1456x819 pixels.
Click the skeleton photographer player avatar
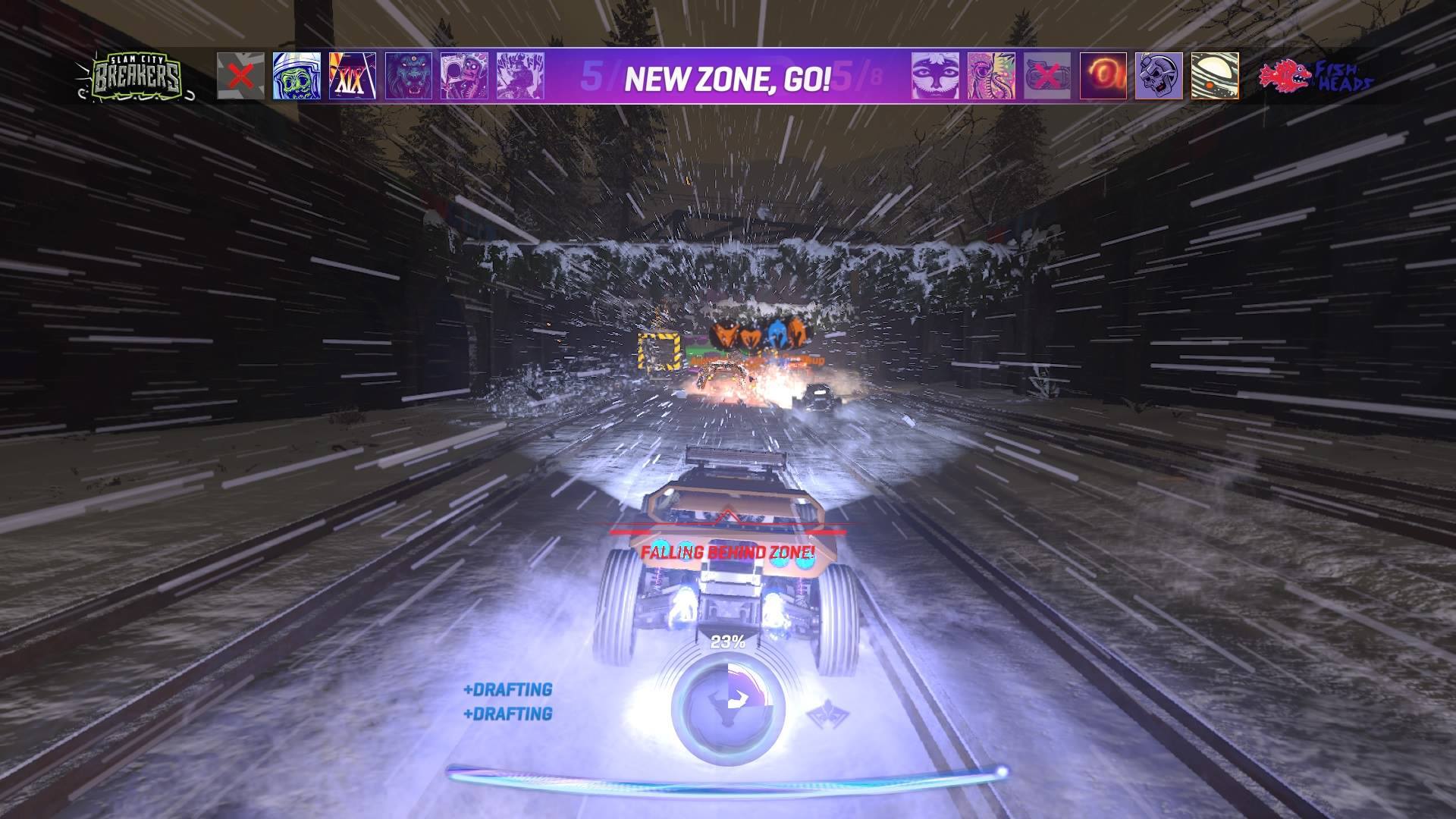(463, 76)
